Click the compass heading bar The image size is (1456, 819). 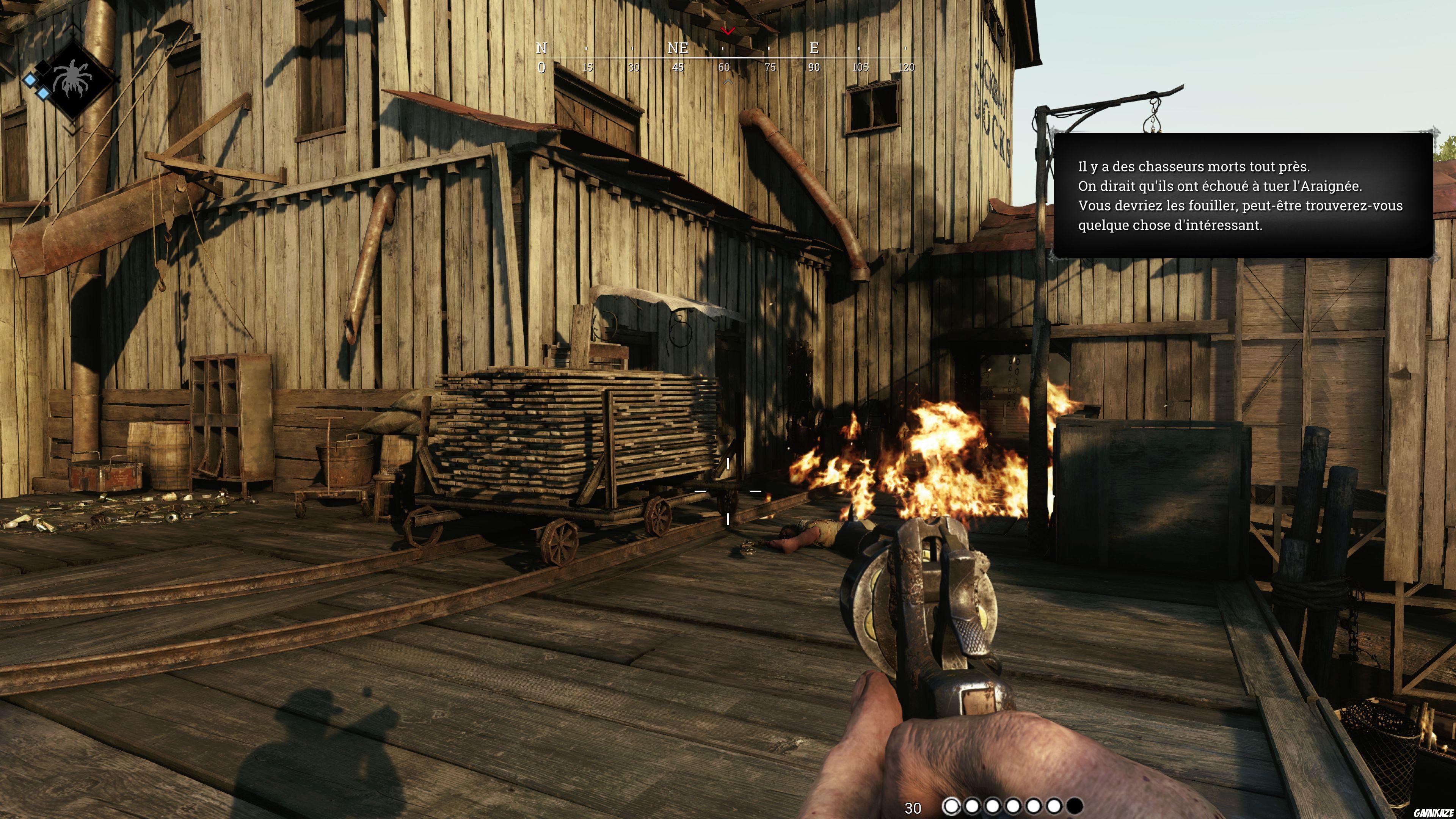[723, 58]
